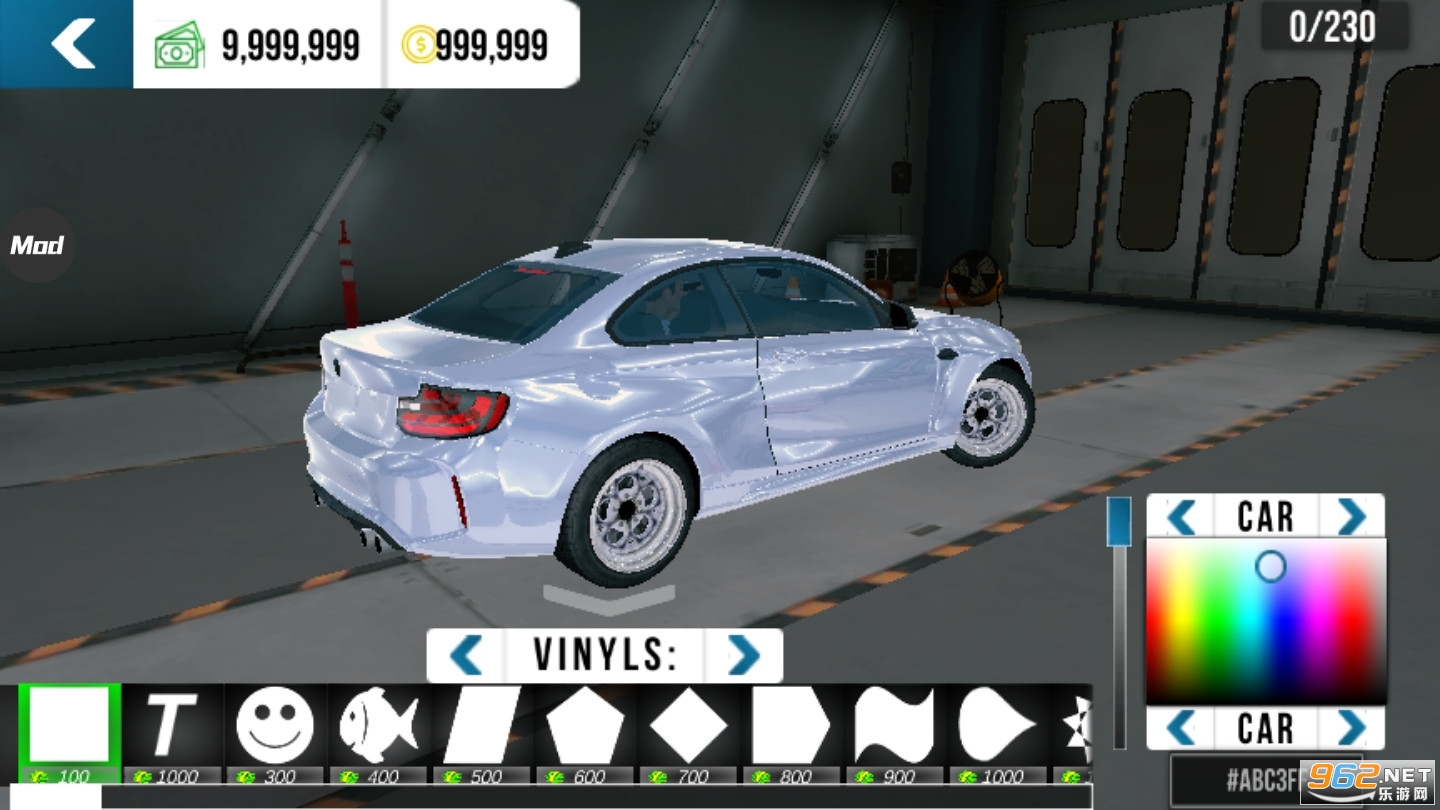Screen dimensions: 1440x810
Task: Pick a color from the gradient picker
Action: coord(1265,620)
